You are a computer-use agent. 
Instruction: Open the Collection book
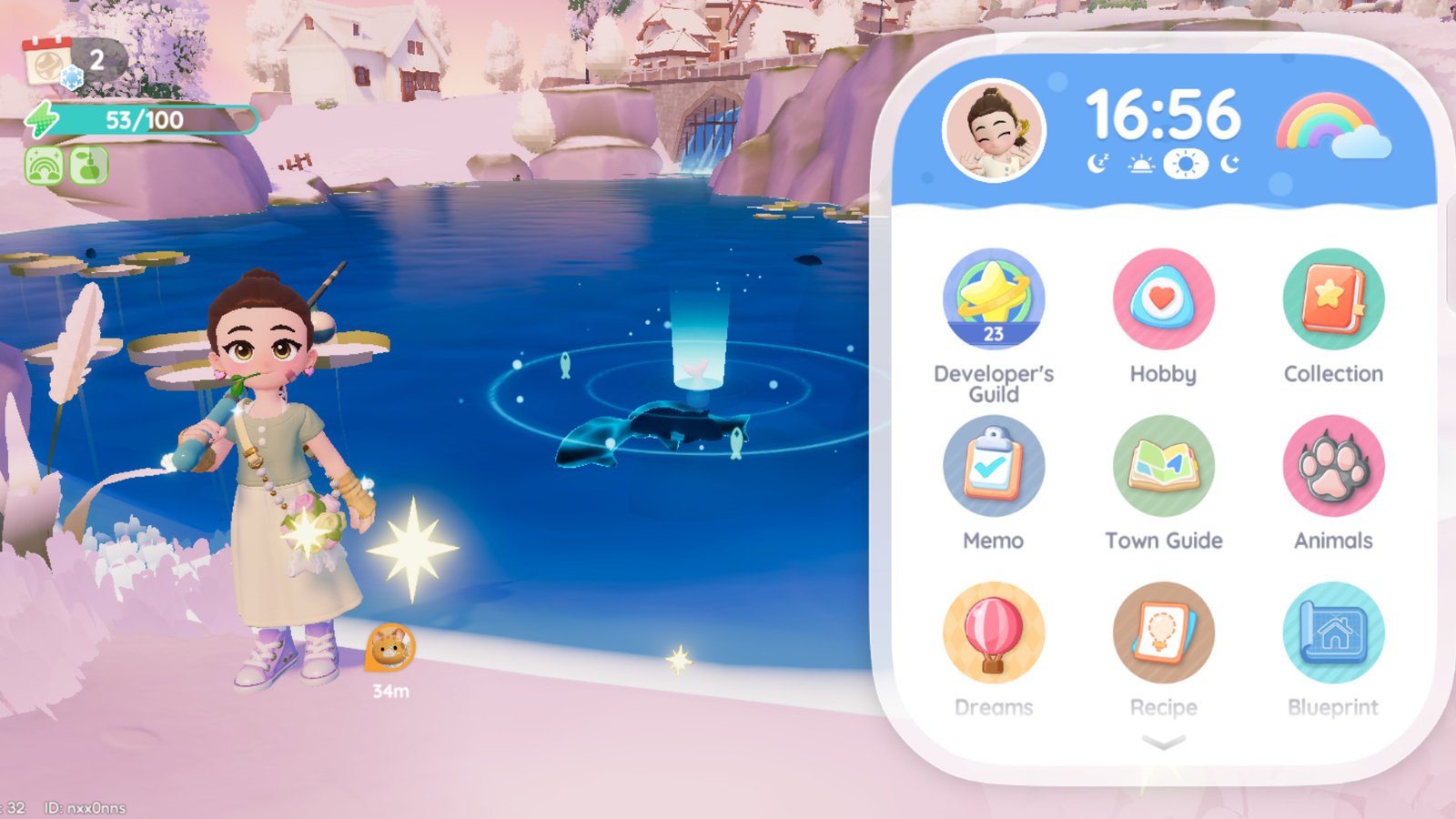[x=1333, y=300]
